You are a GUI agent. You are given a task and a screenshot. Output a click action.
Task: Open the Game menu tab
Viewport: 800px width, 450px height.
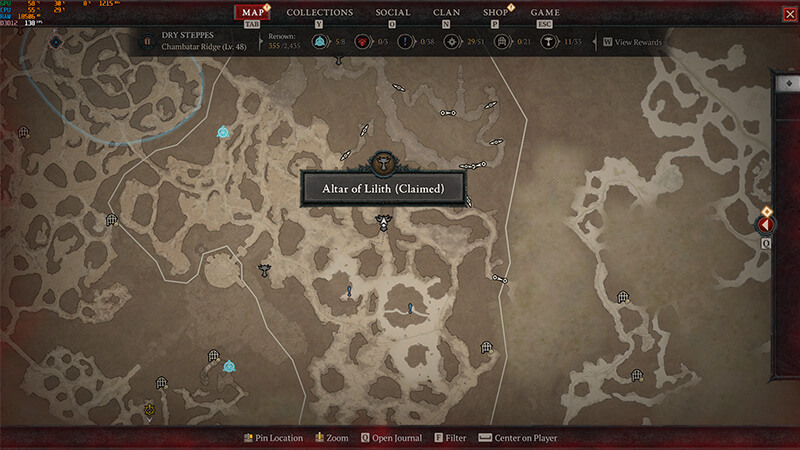[x=545, y=13]
